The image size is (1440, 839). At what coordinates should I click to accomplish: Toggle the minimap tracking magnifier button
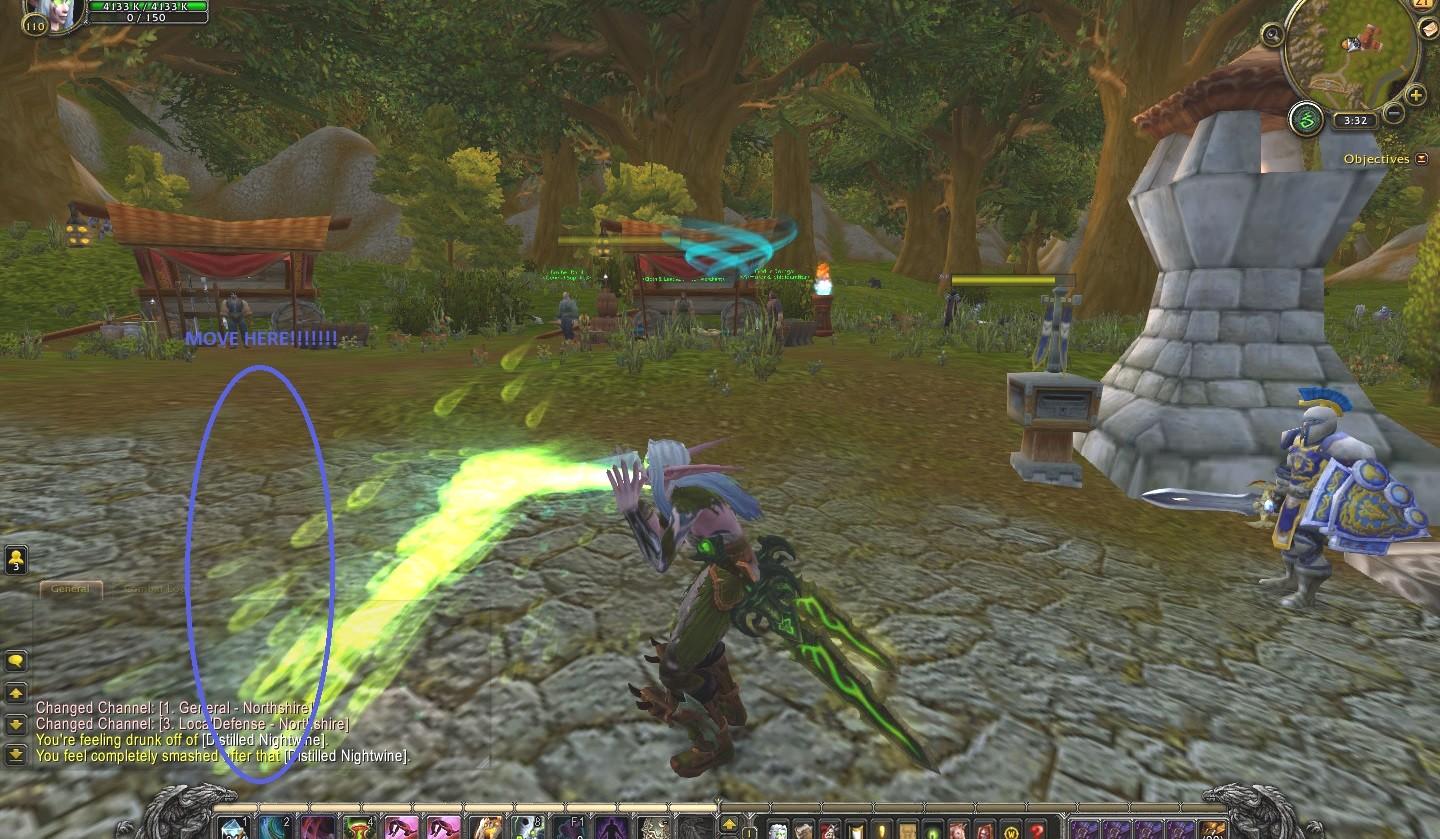1273,36
